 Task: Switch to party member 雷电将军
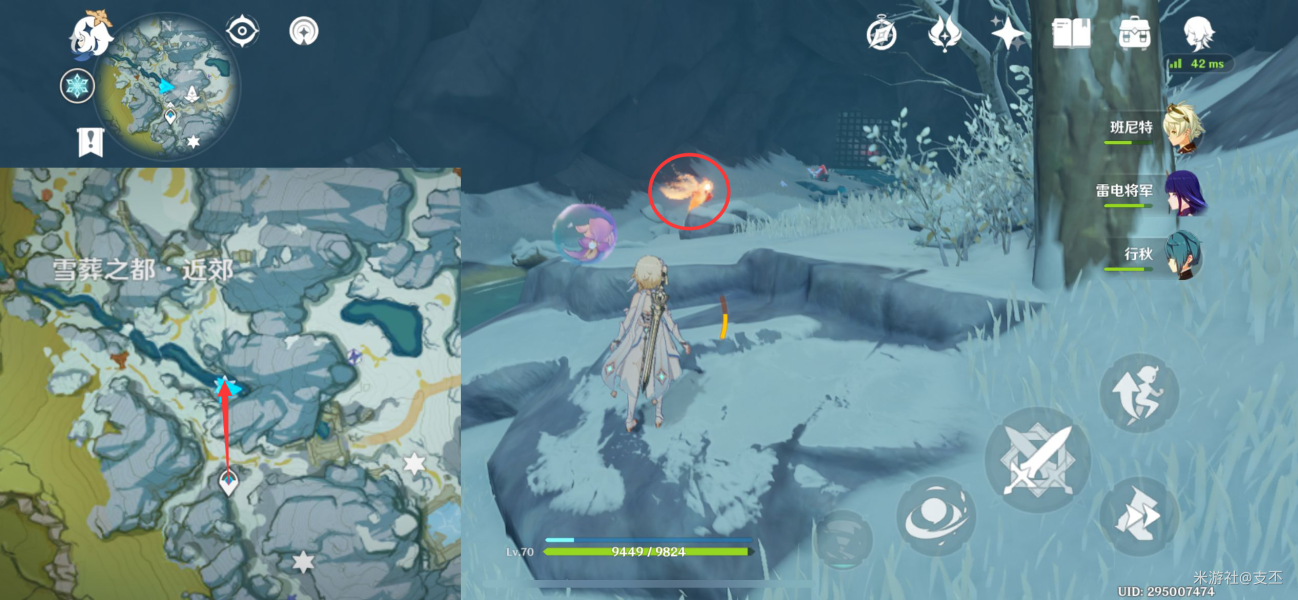pos(1185,192)
